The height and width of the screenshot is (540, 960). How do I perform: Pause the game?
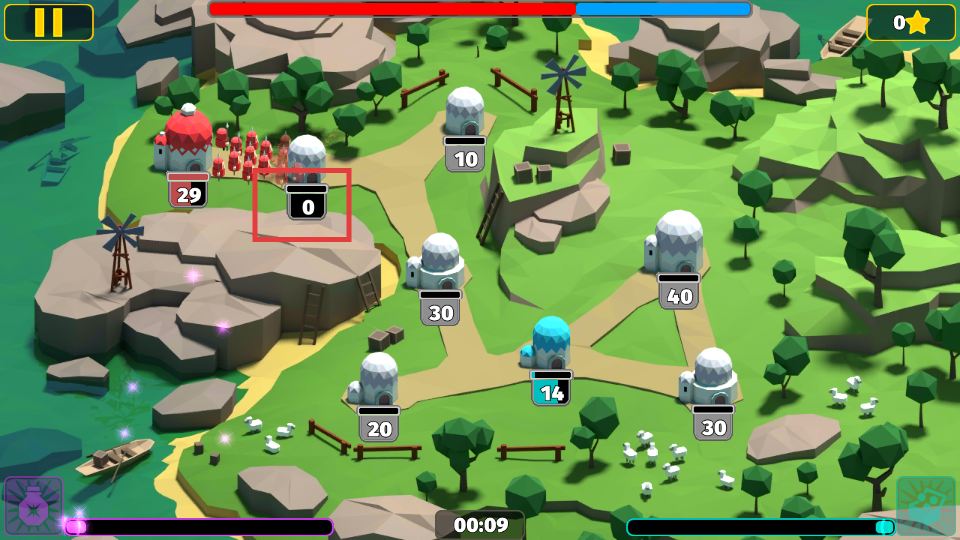pos(48,22)
